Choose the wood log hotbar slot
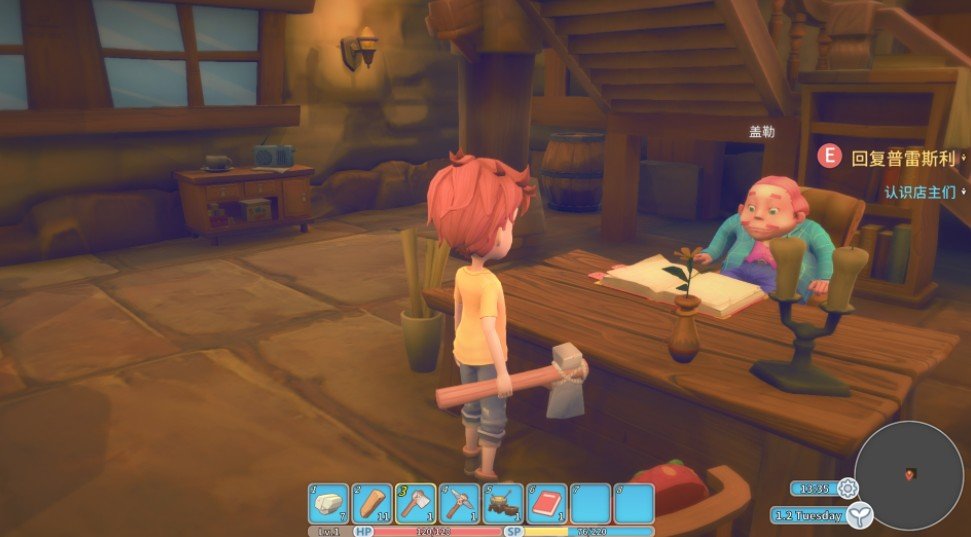Screen dimensions: 971x537 click(372, 503)
